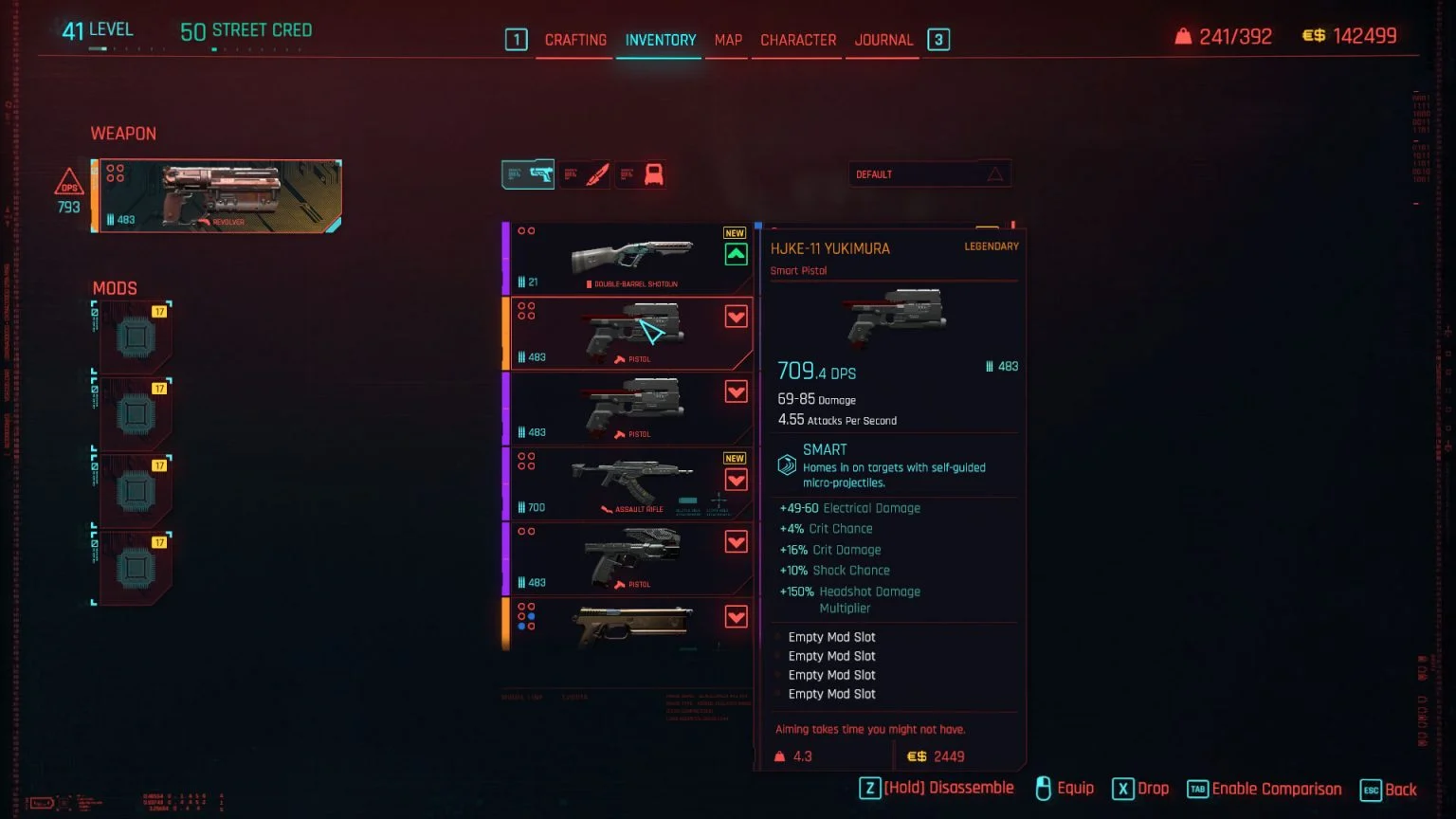Image resolution: width=1456 pixels, height=819 pixels.
Task: Click the red arrow on the bottom pistol entry
Action: [x=736, y=616]
